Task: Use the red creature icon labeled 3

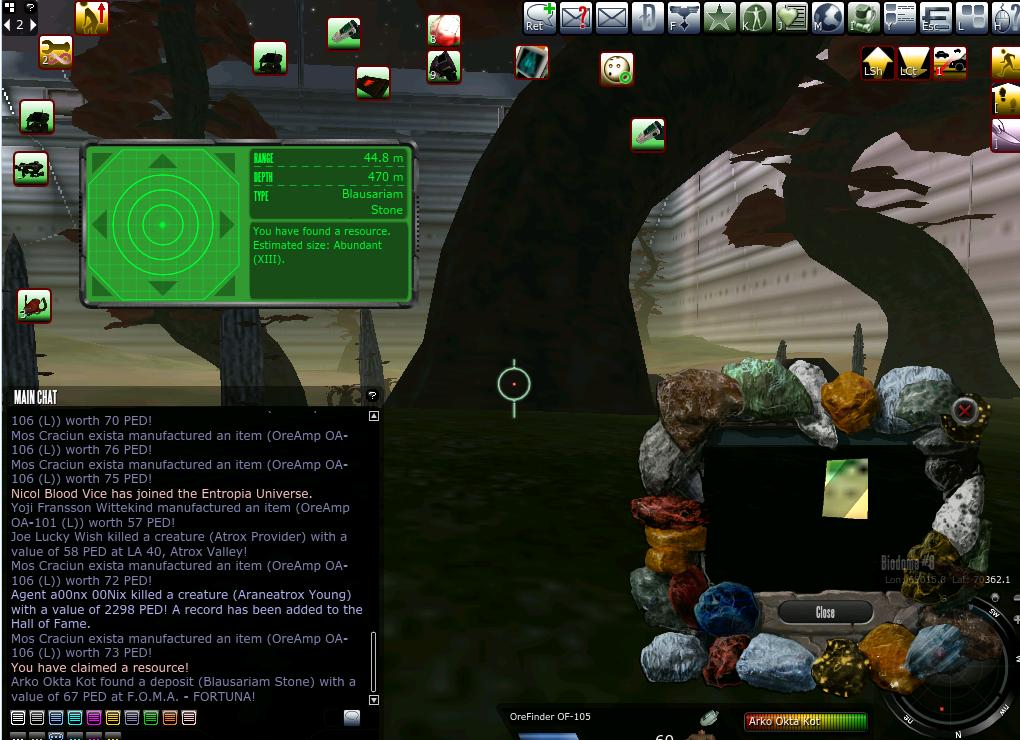Action: (34, 305)
